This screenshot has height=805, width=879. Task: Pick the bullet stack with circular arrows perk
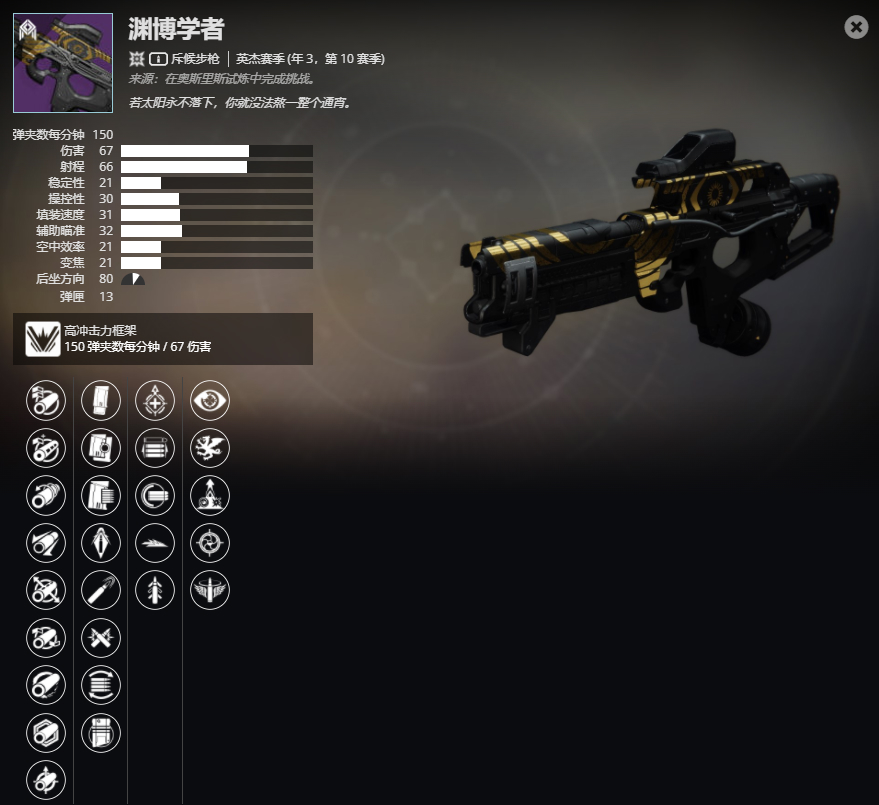(x=101, y=685)
